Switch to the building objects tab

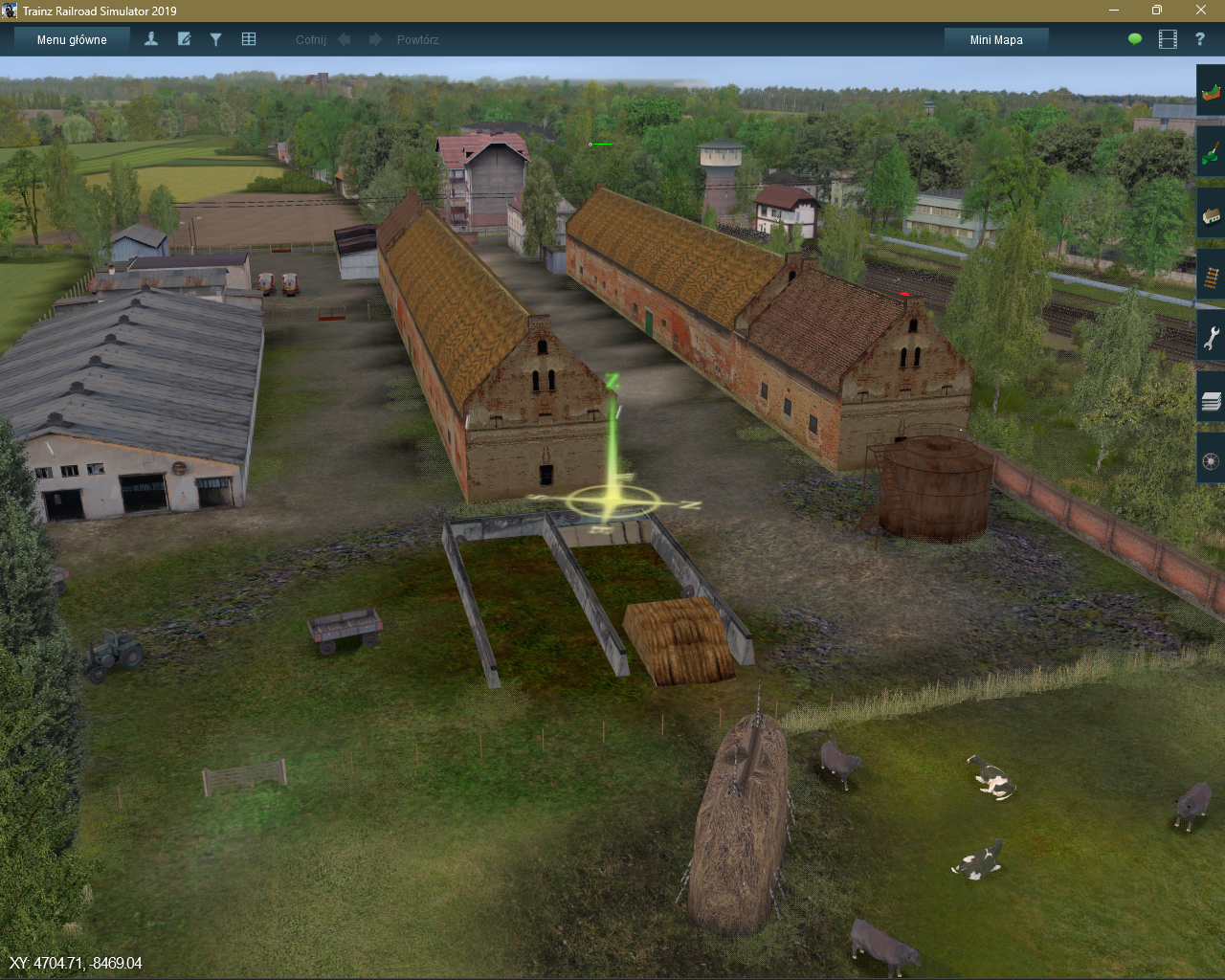[1211, 216]
